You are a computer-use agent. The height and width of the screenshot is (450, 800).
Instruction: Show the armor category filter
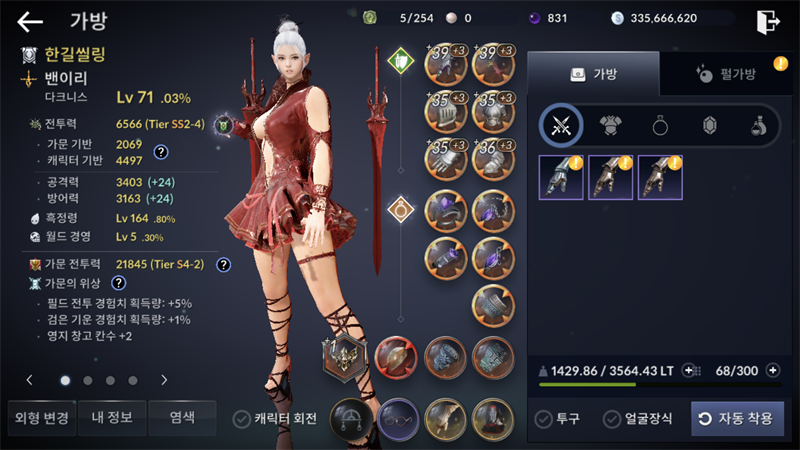pyautogui.click(x=610, y=125)
